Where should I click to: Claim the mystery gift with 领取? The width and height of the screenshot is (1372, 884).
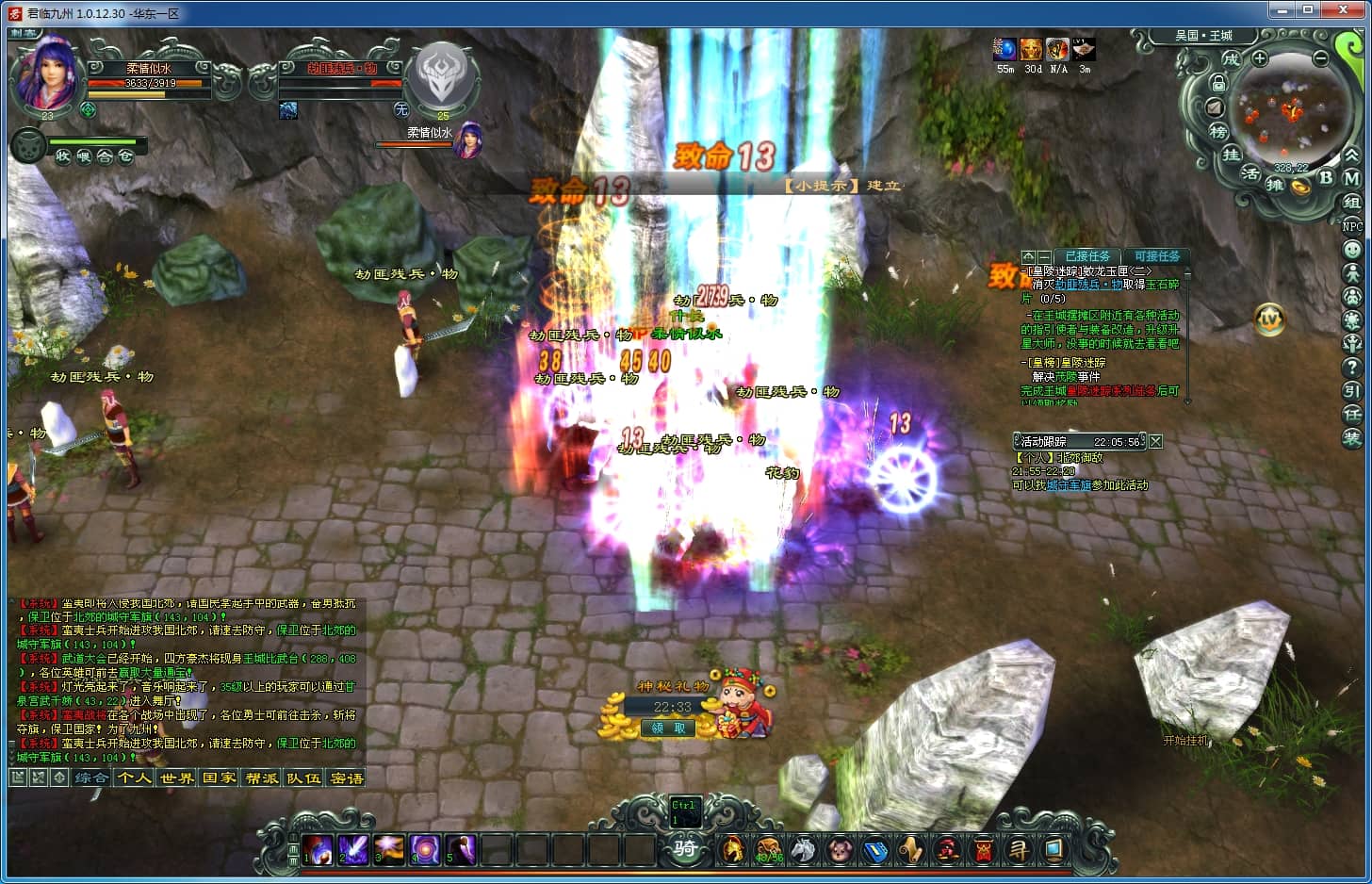coord(668,728)
